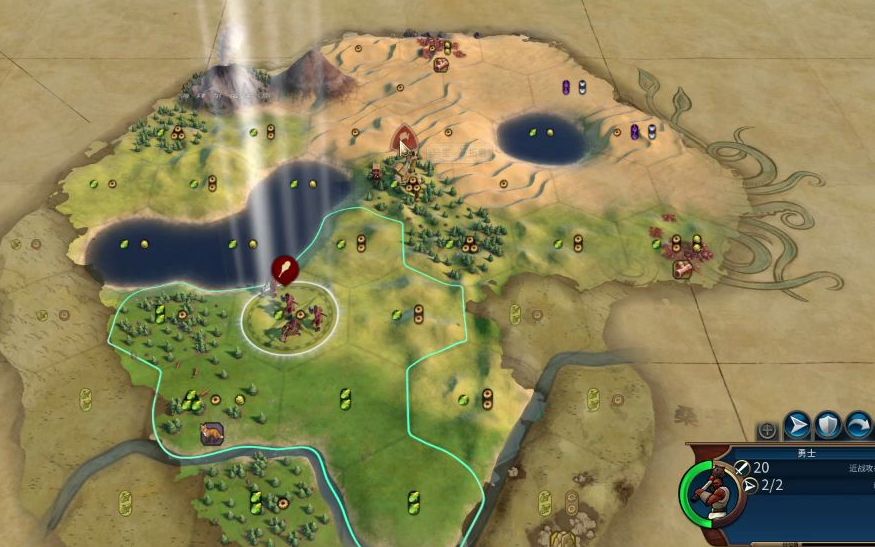Image resolution: width=875 pixels, height=547 pixels.
Task: Select the unit with the red shield banner
Action: [x=403, y=138]
